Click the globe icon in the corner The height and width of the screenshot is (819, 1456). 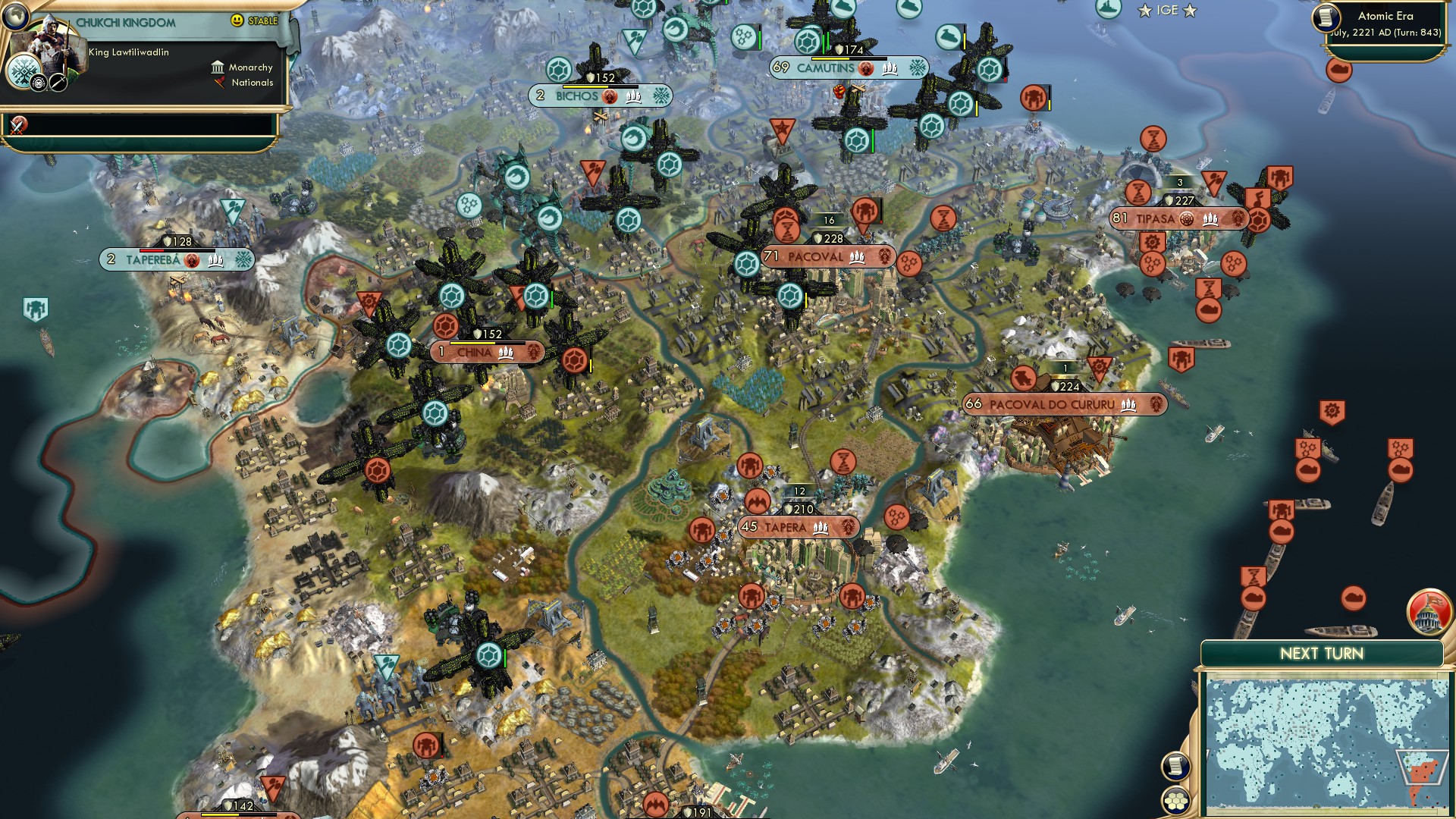(x=15, y=14)
